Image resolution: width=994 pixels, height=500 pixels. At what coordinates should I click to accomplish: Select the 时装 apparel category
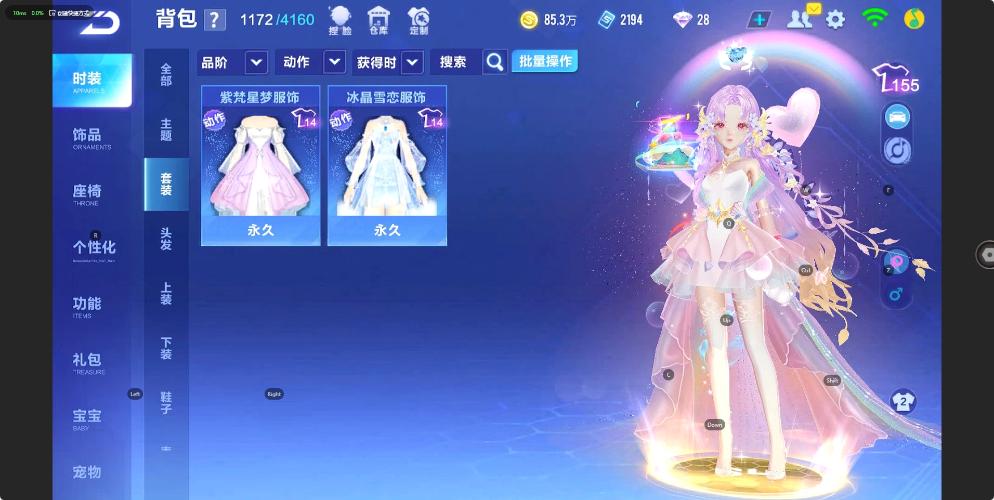91,81
